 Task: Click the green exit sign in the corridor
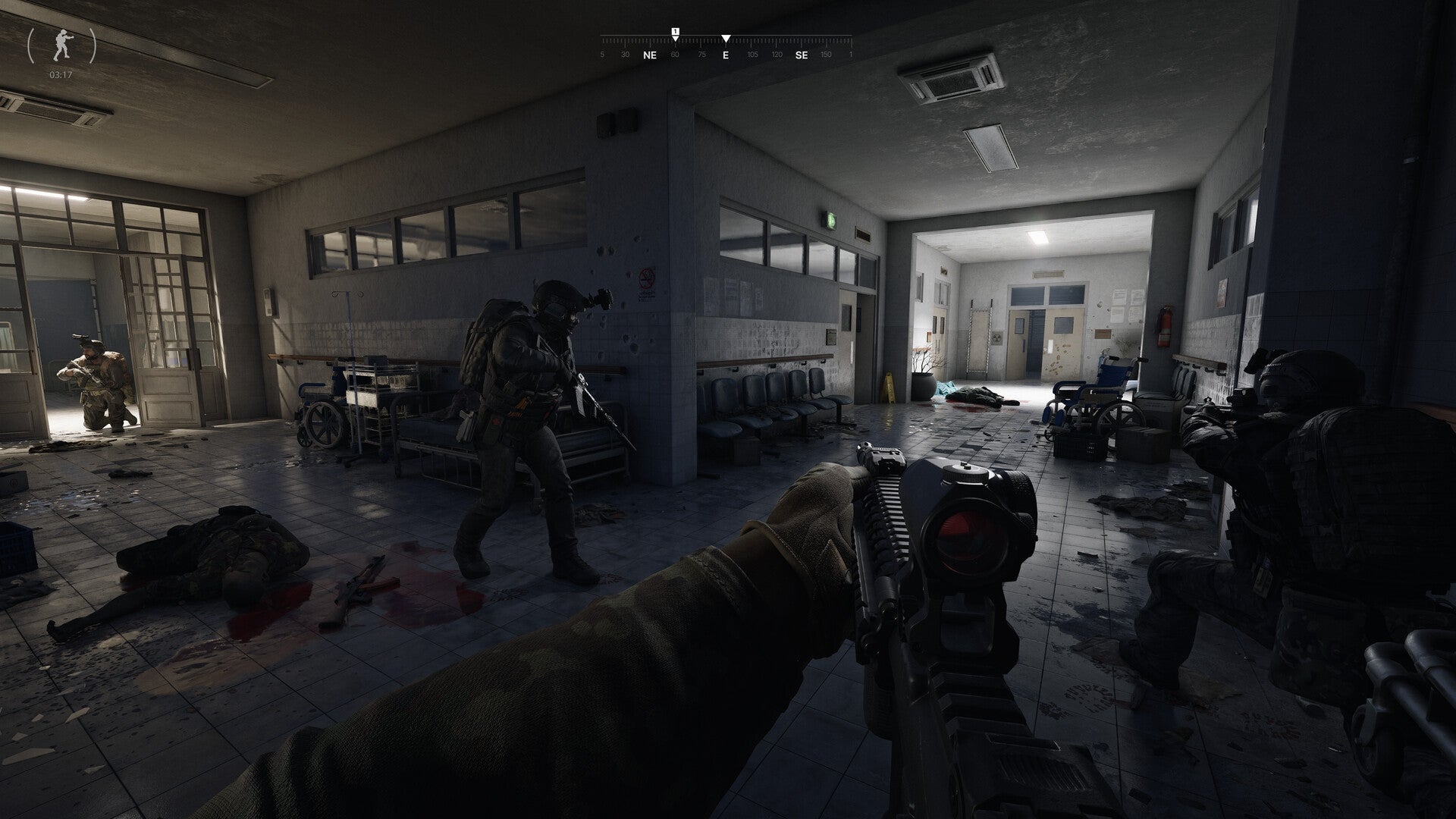coord(830,221)
